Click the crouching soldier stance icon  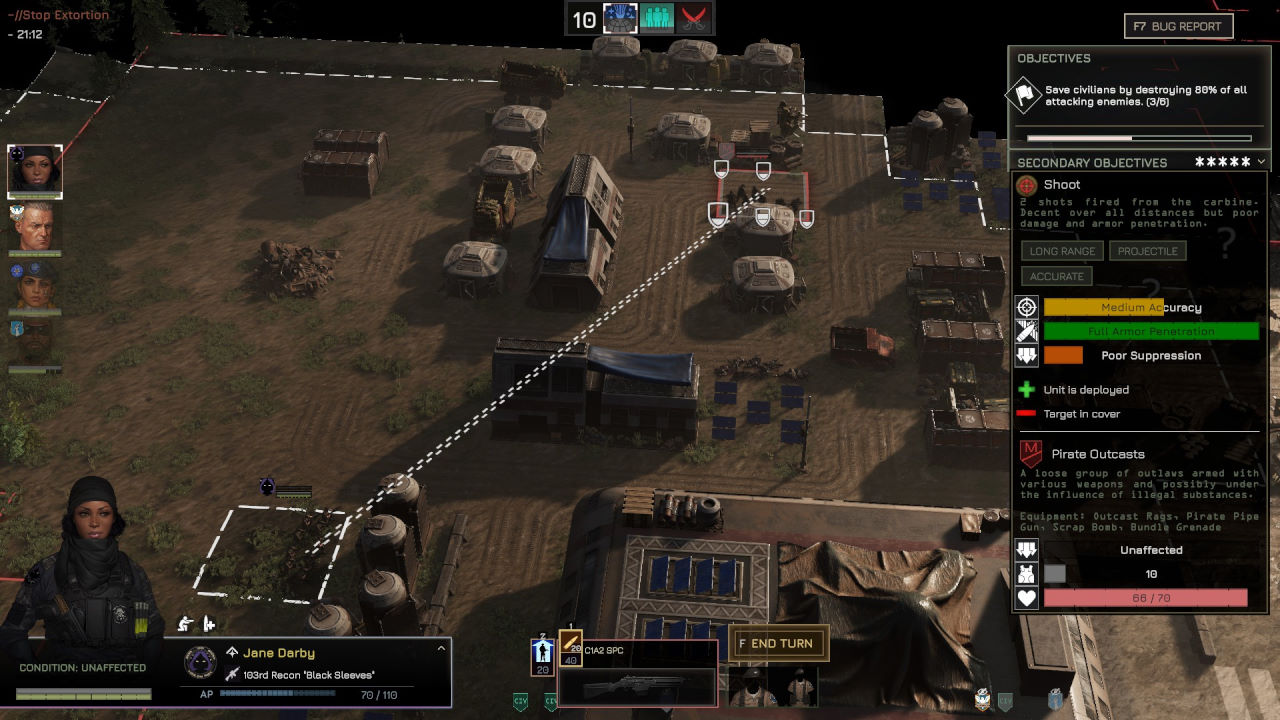[x=185, y=624]
